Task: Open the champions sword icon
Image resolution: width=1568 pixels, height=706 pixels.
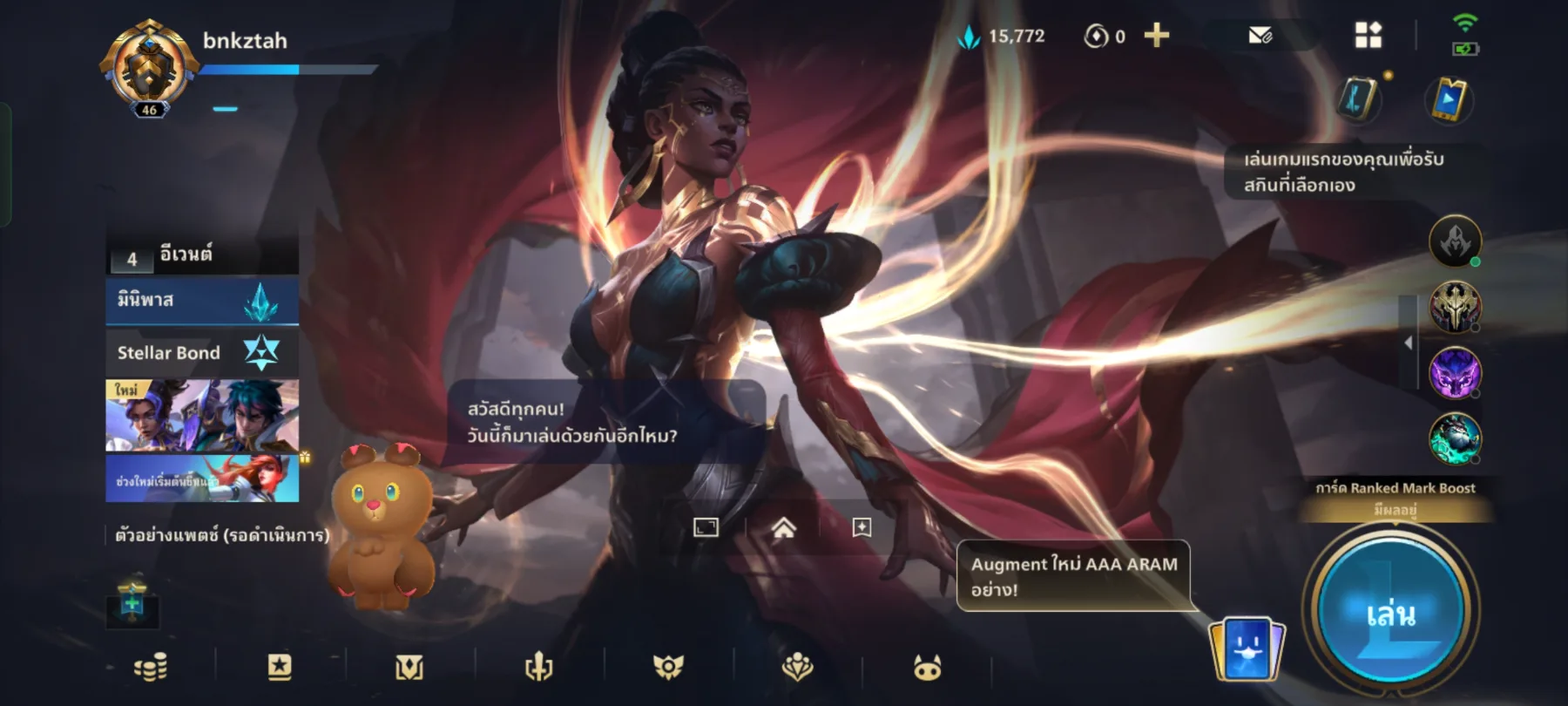Action: 537,666
